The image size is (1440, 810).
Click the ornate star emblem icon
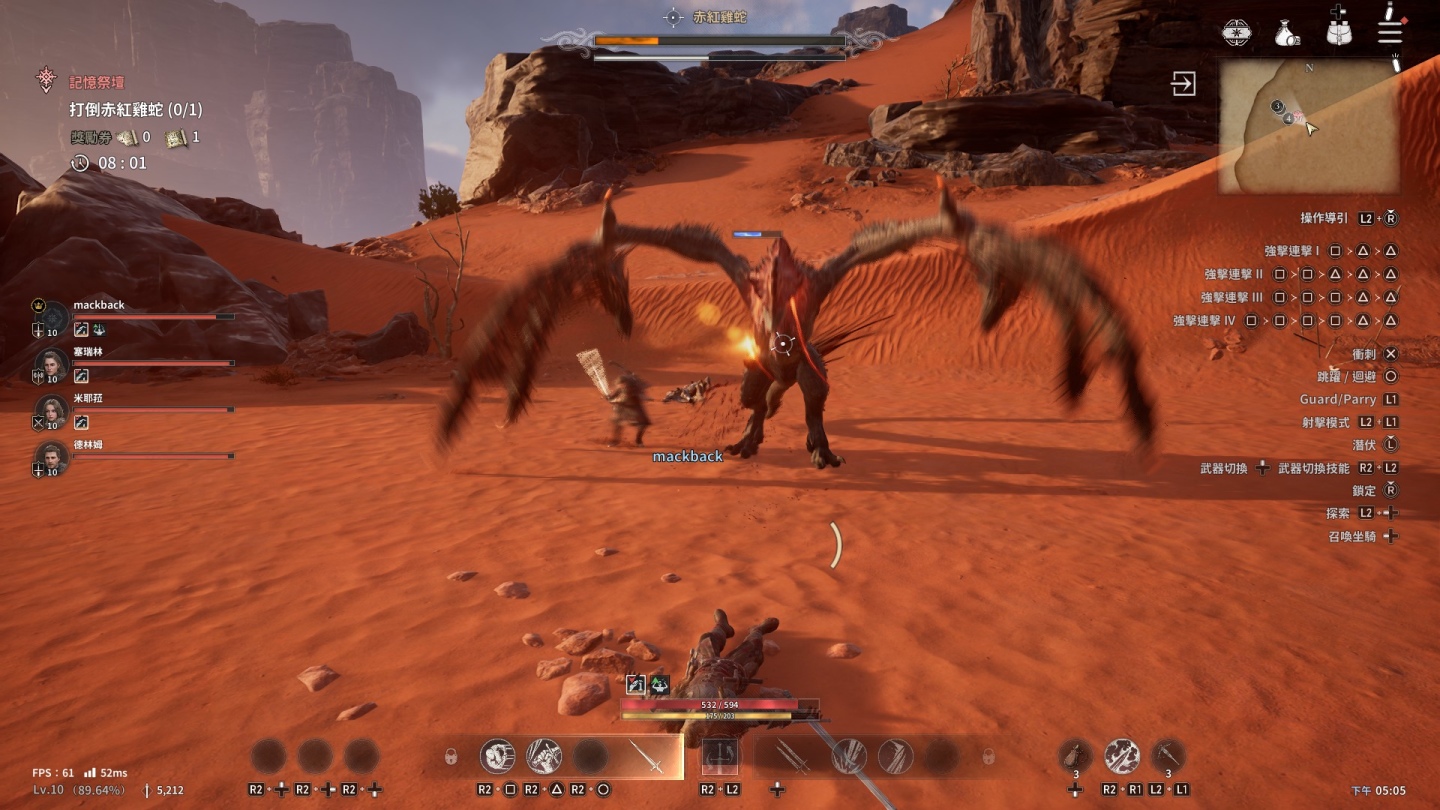pyautogui.click(x=1237, y=32)
